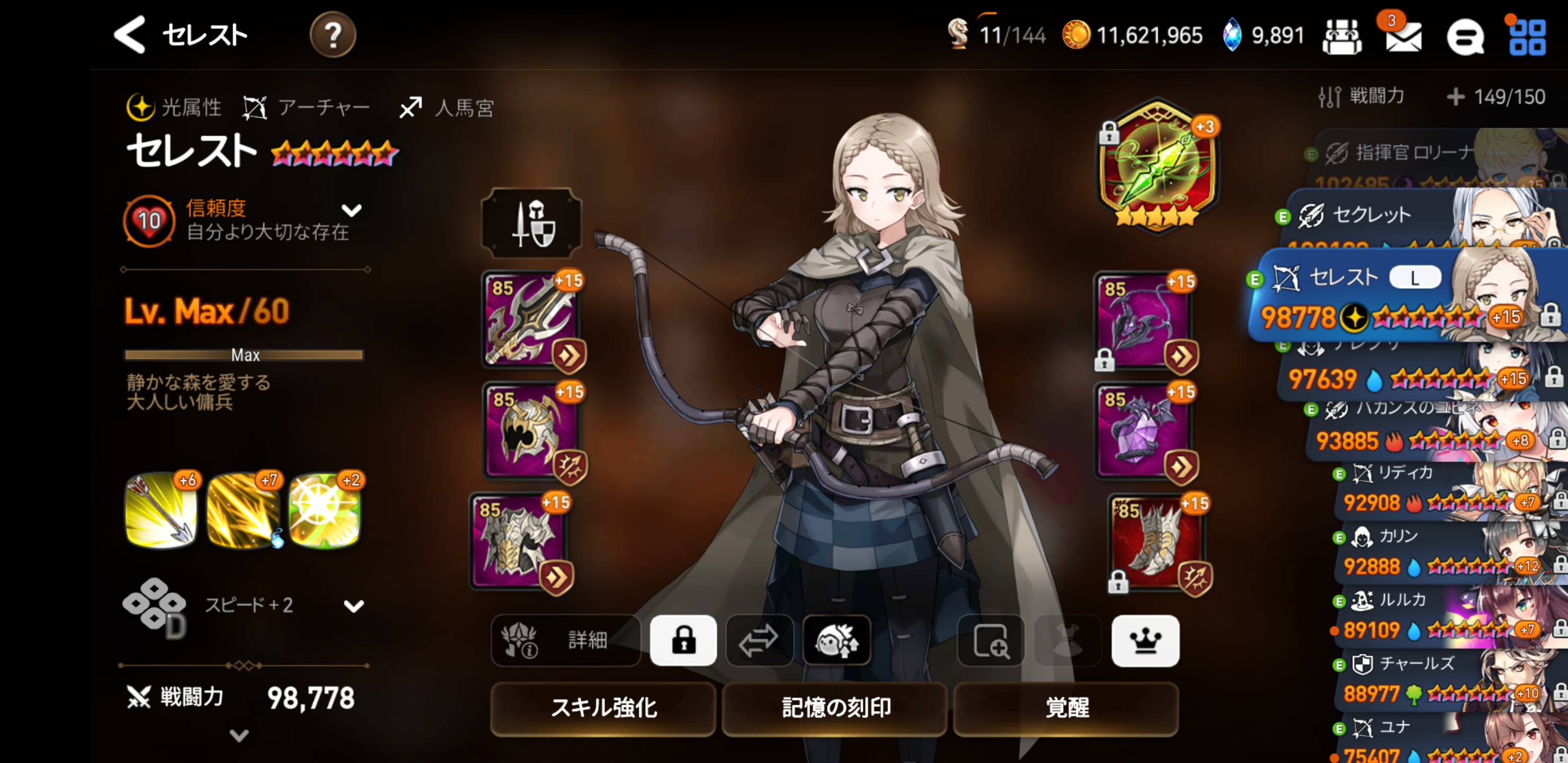Expand the 信頼度 trust level dropdown

point(352,211)
